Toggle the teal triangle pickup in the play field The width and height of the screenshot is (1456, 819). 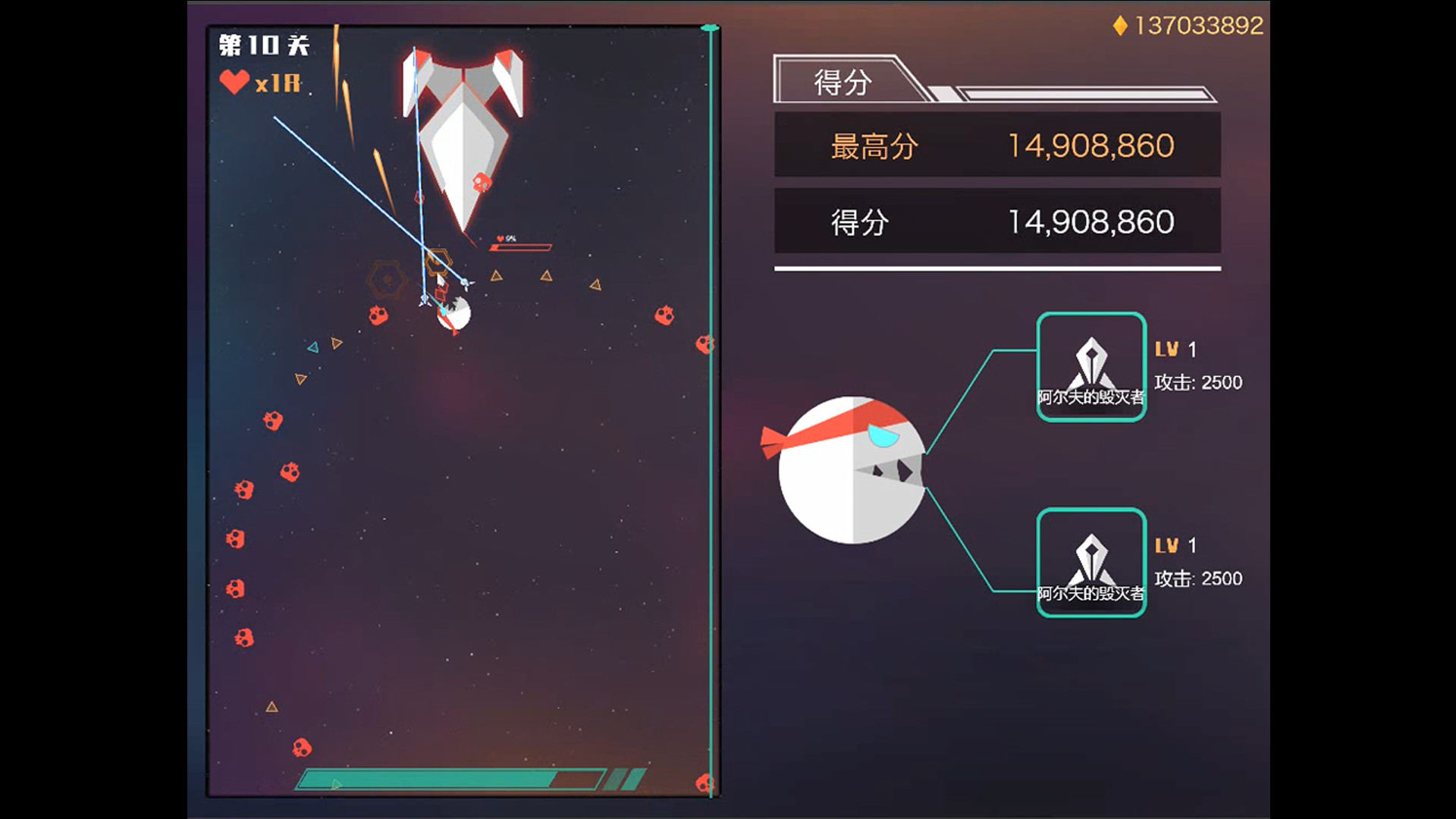(312, 347)
